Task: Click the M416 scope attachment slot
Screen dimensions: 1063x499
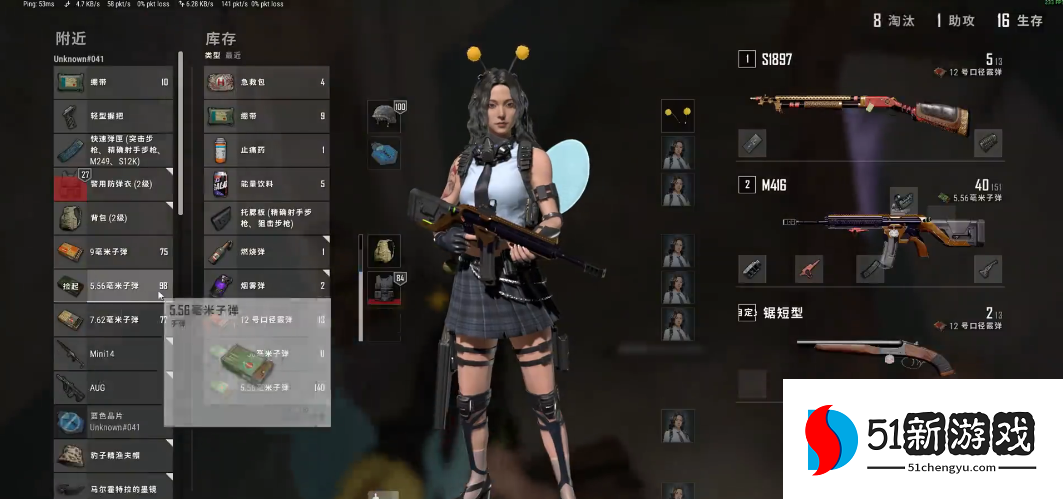Action: [x=904, y=201]
